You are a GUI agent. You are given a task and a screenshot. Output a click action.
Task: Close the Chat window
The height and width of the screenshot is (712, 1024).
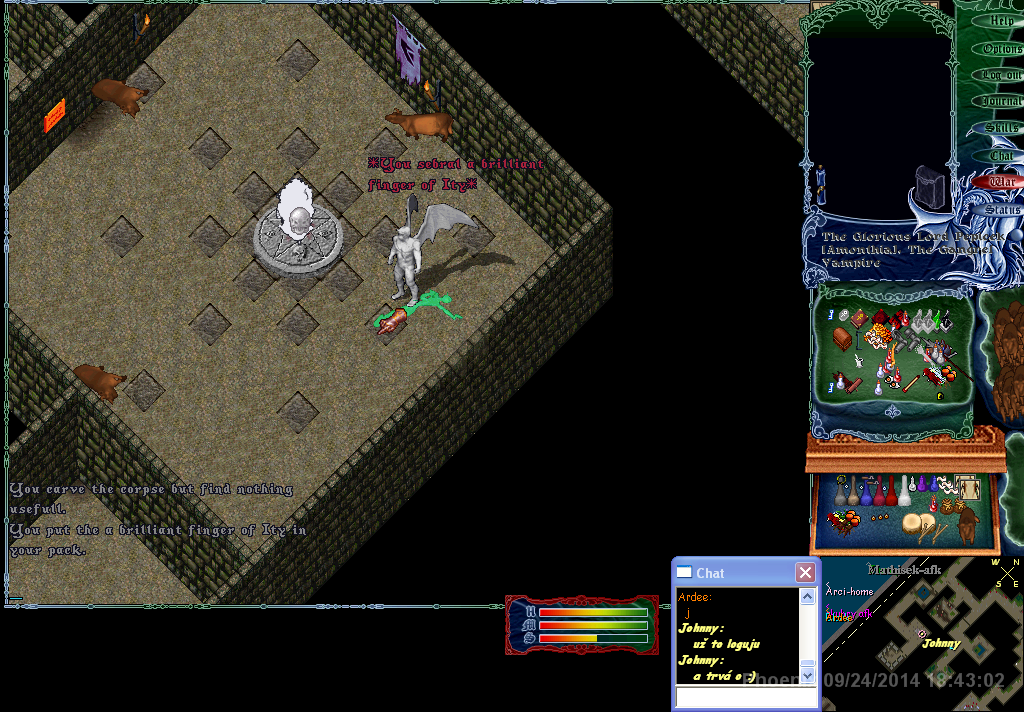[x=805, y=573]
